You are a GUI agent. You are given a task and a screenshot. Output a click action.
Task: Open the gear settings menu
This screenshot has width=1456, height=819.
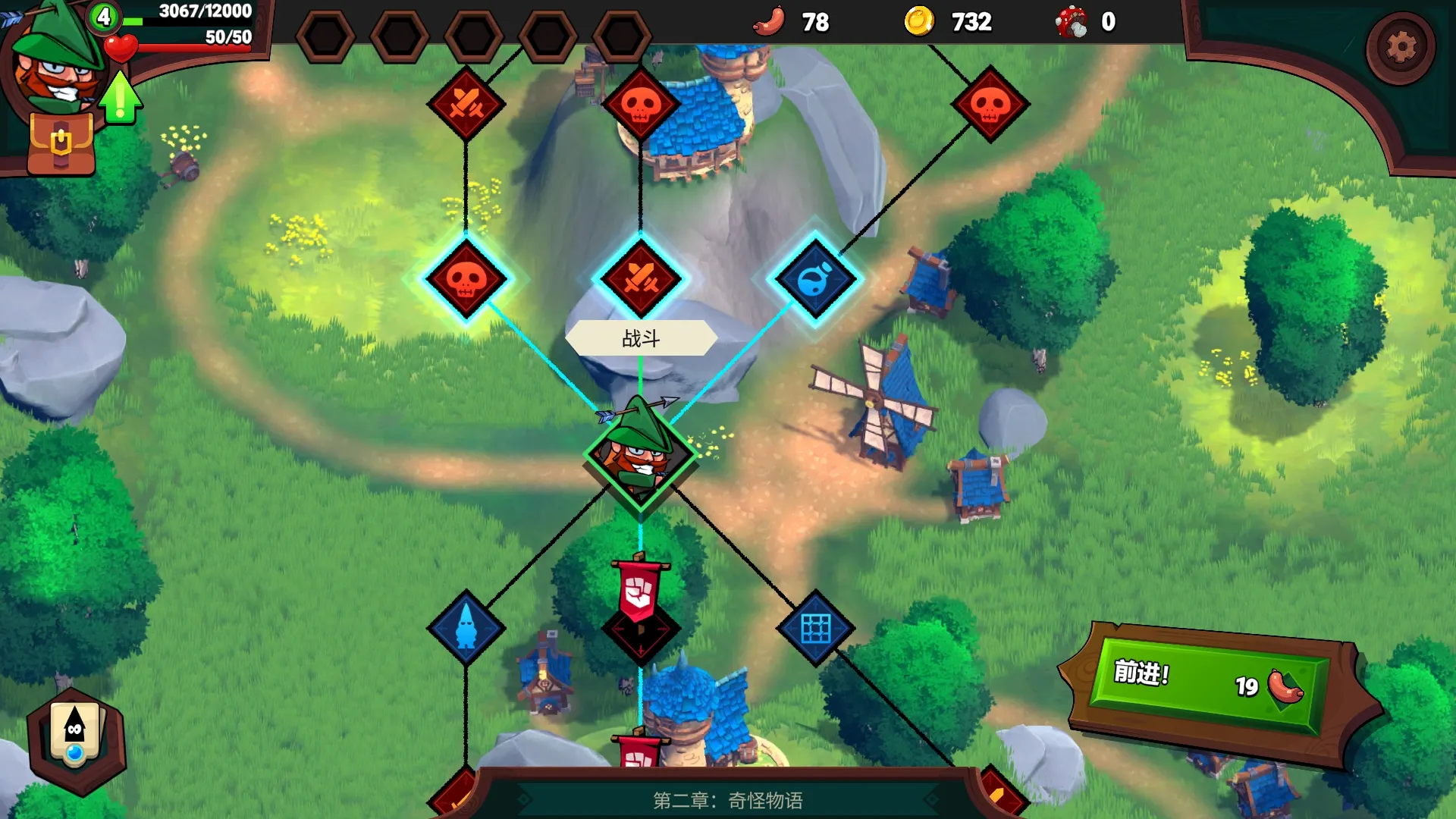[x=1400, y=47]
